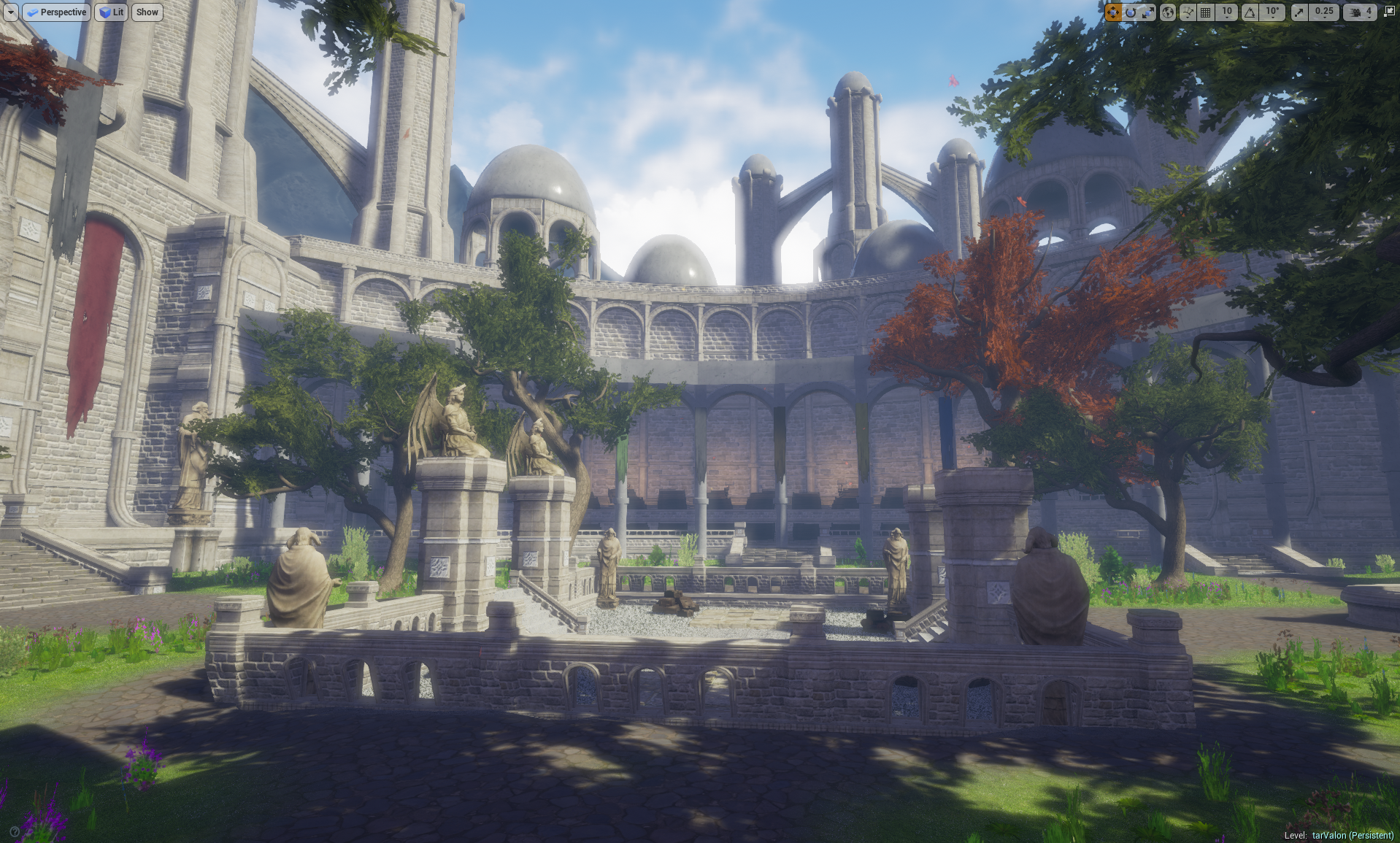
Task: Open the Perspective view mode menu
Action: (x=57, y=12)
